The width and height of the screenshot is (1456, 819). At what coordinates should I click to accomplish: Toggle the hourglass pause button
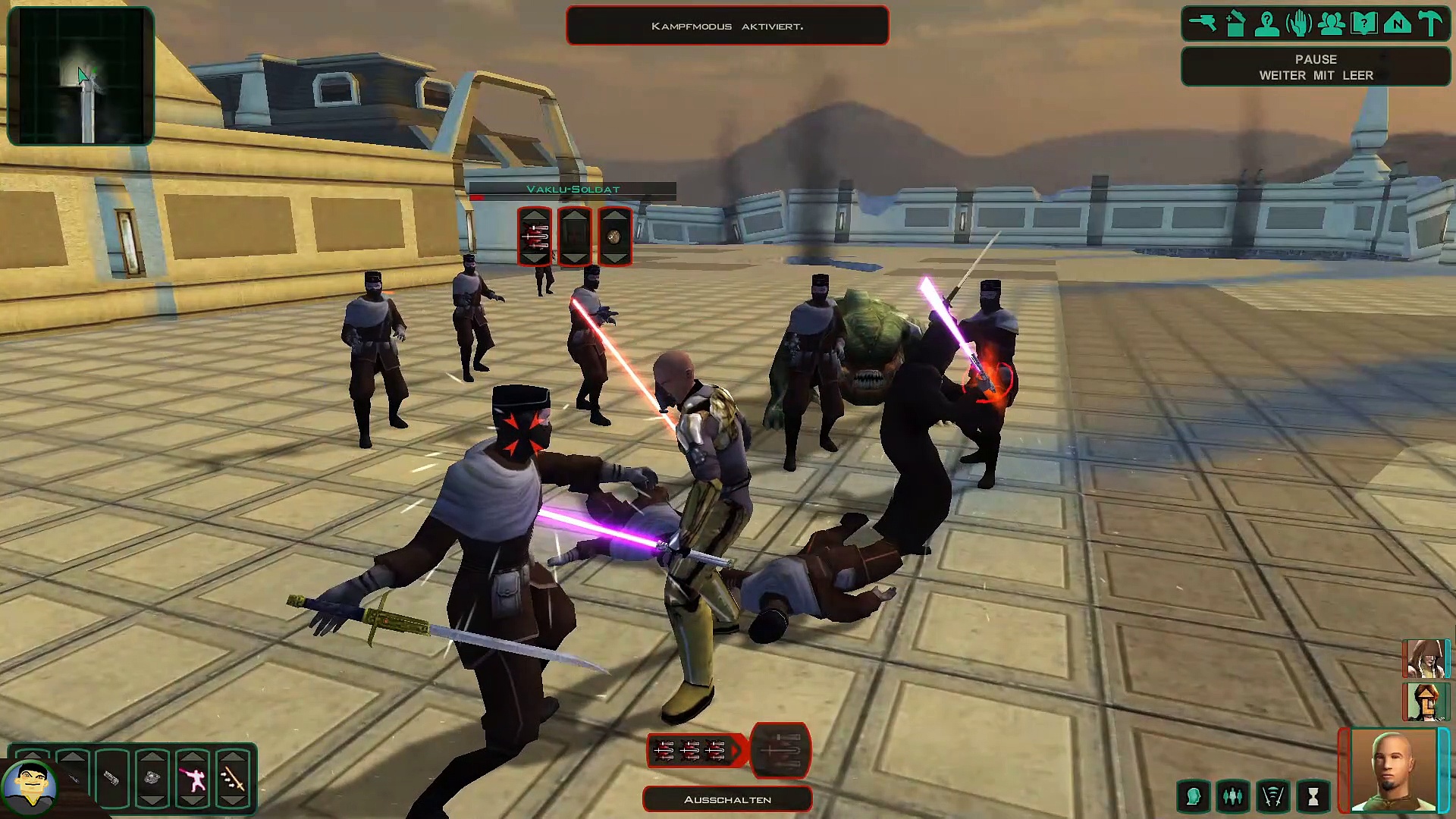(1313, 796)
